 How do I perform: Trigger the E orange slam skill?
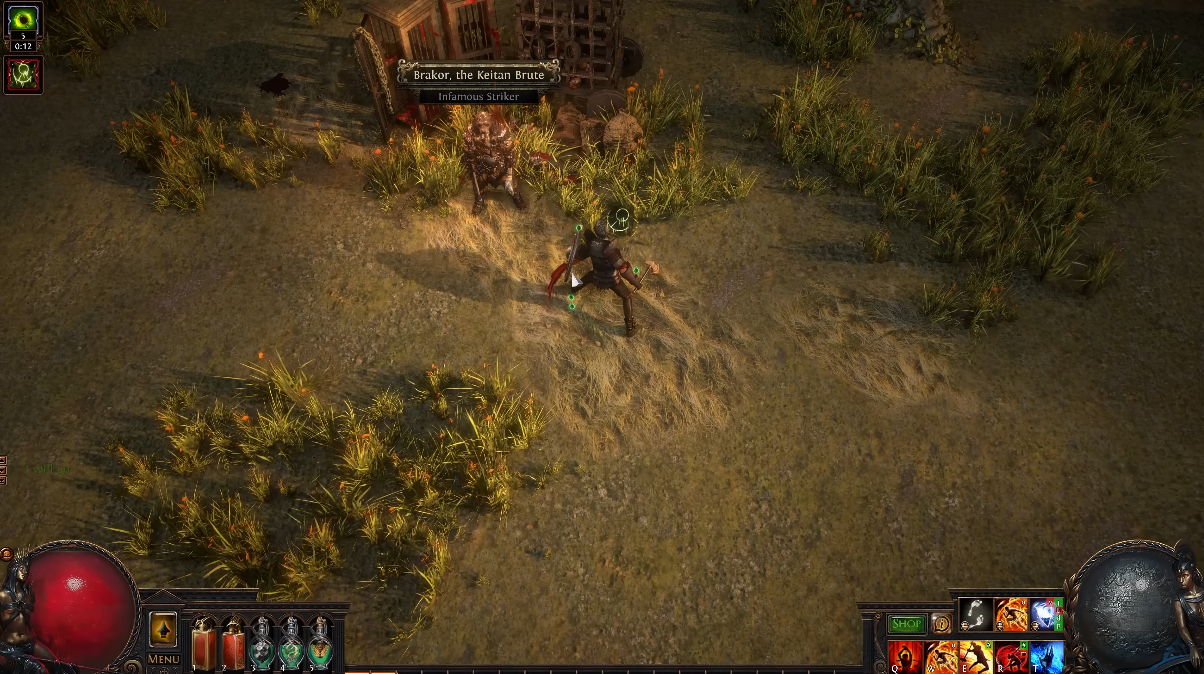pos(976,657)
